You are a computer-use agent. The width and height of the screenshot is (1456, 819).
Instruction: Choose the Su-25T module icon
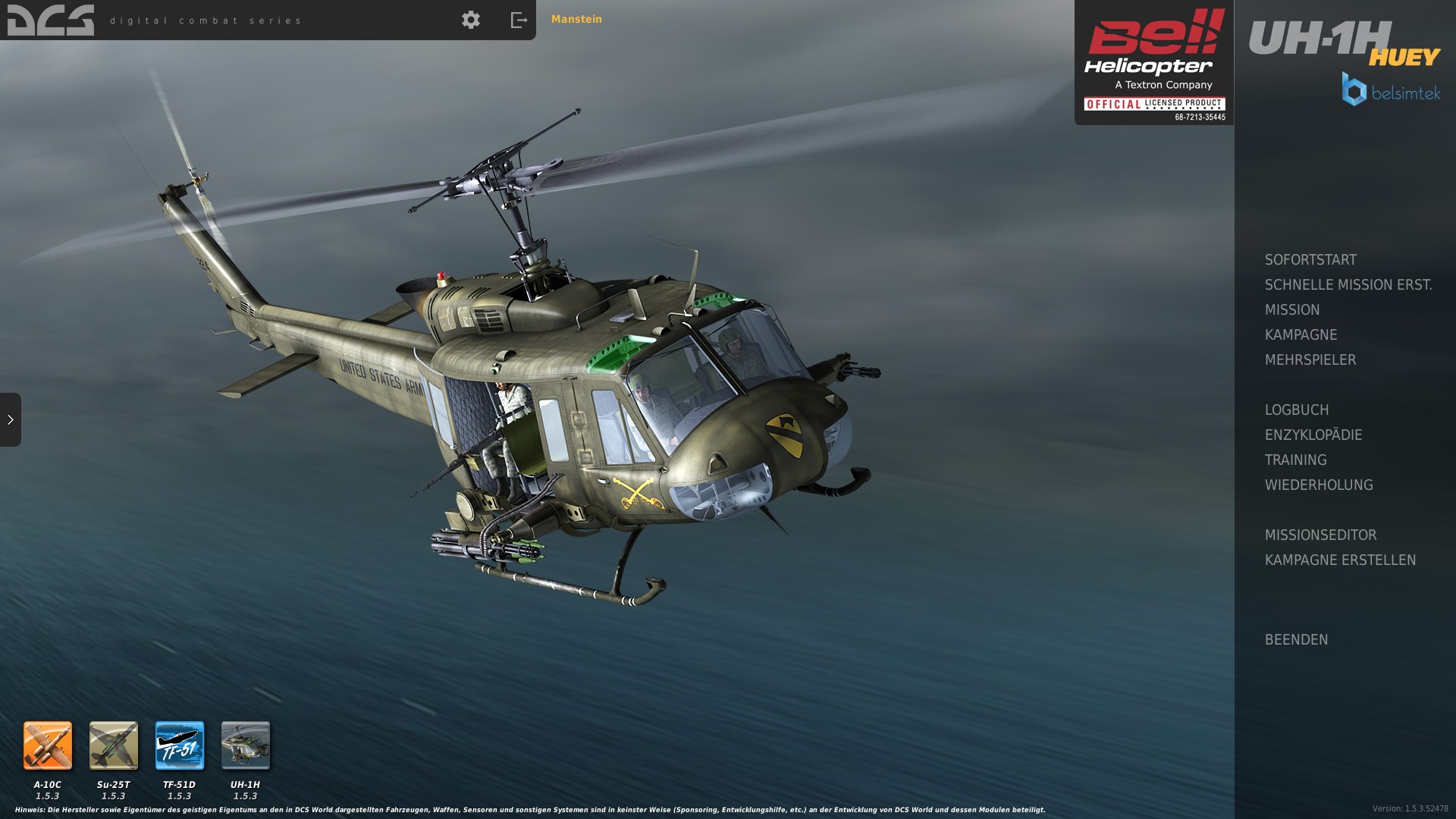click(114, 745)
